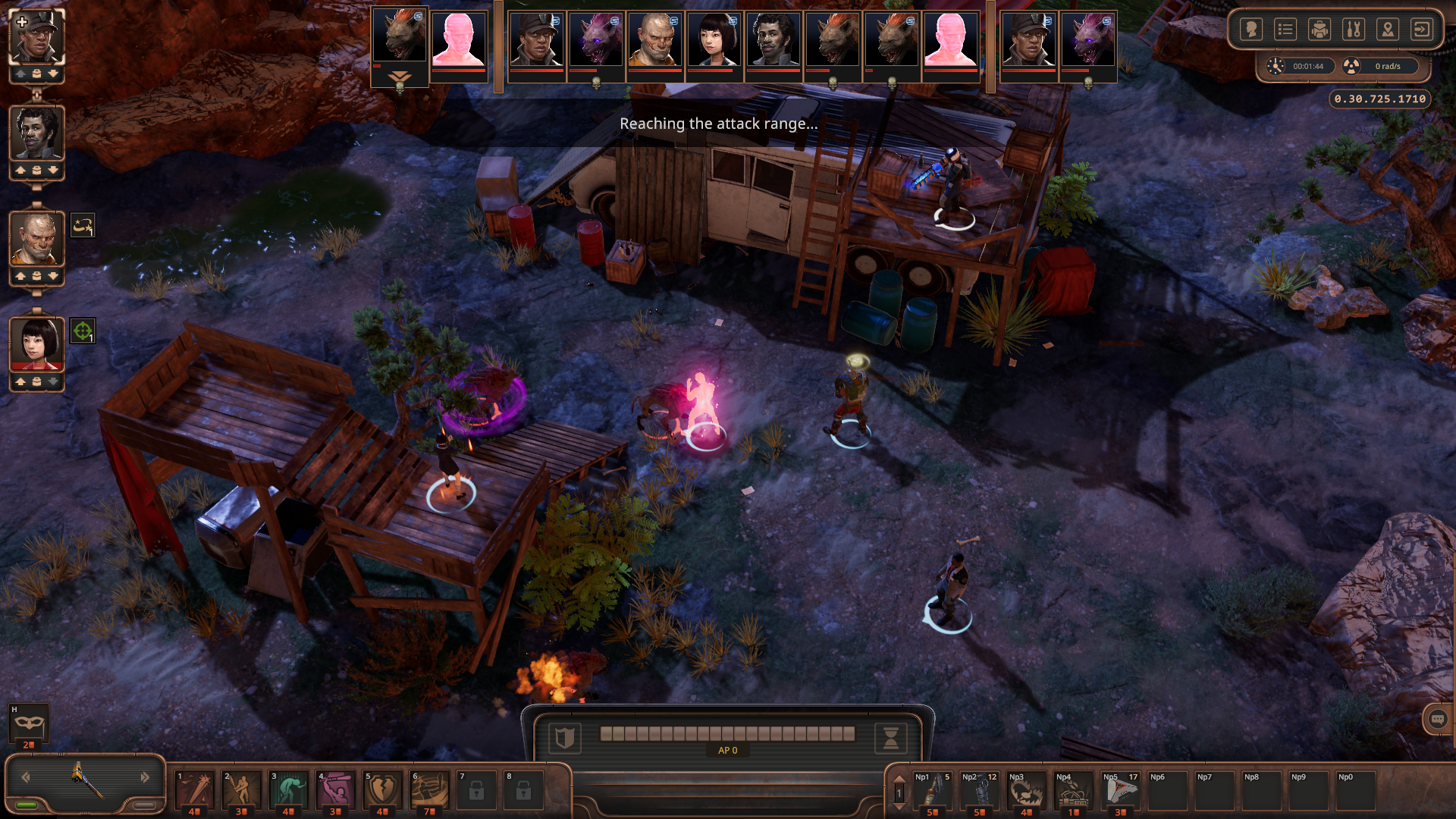The width and height of the screenshot is (1456, 819).
Task: Select the bear trap in slot Np3
Action: 1027,790
